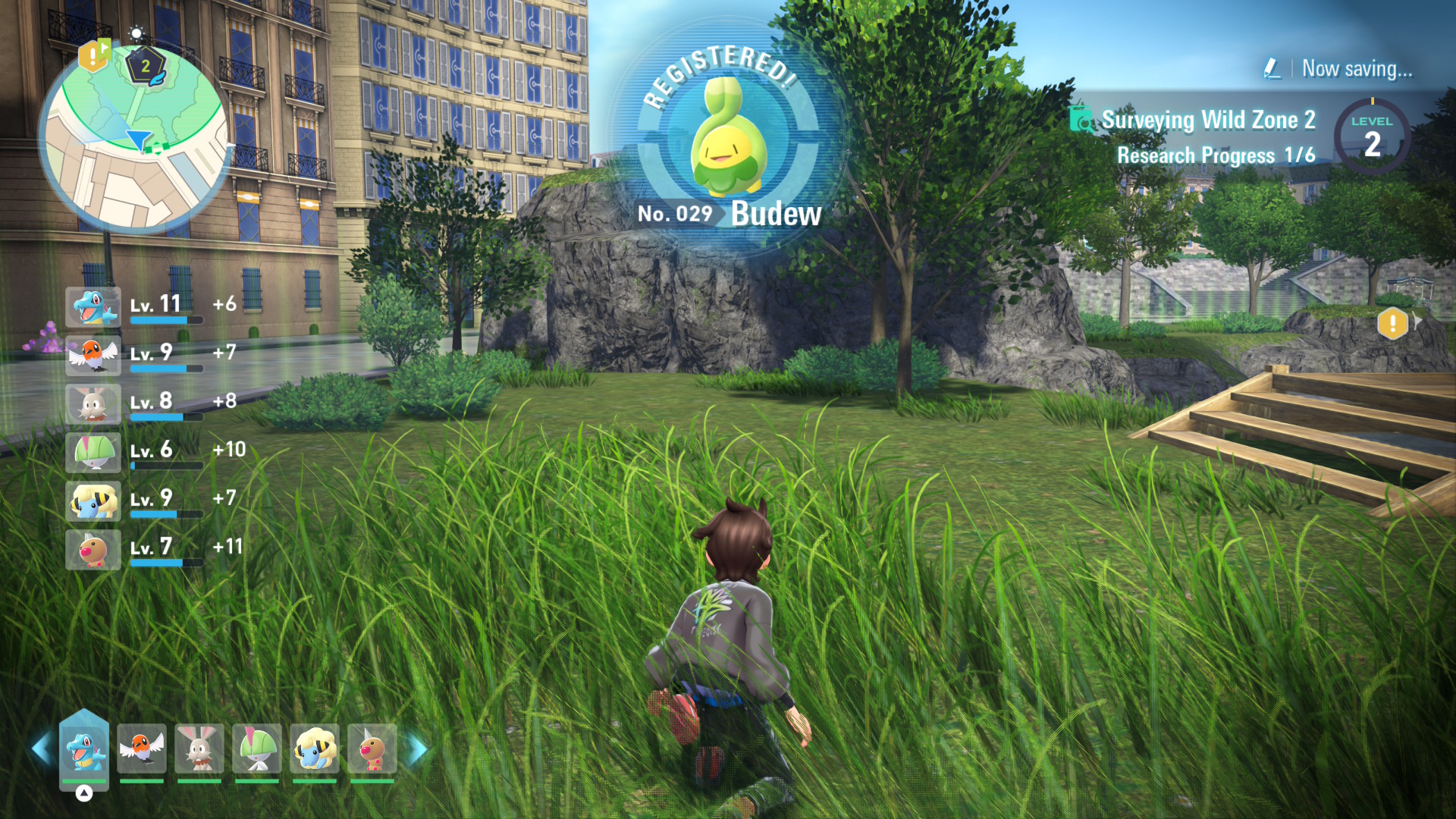The width and height of the screenshot is (1456, 819).
Task: Click the research Level 2 badge
Action: click(1372, 136)
